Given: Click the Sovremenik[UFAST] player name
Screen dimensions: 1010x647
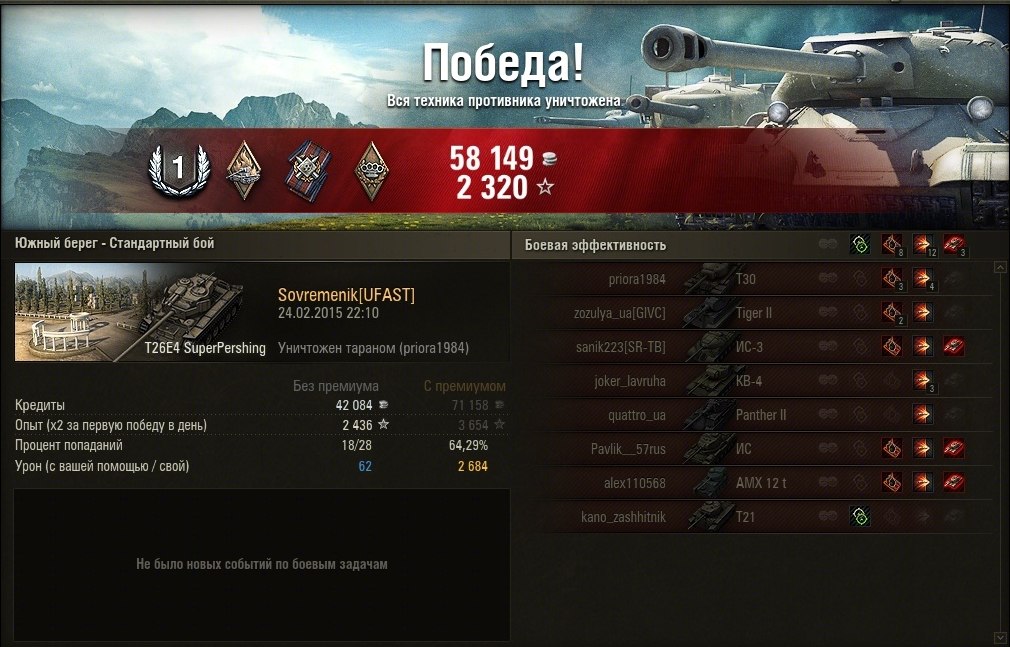Looking at the screenshot, I should click(x=346, y=295).
